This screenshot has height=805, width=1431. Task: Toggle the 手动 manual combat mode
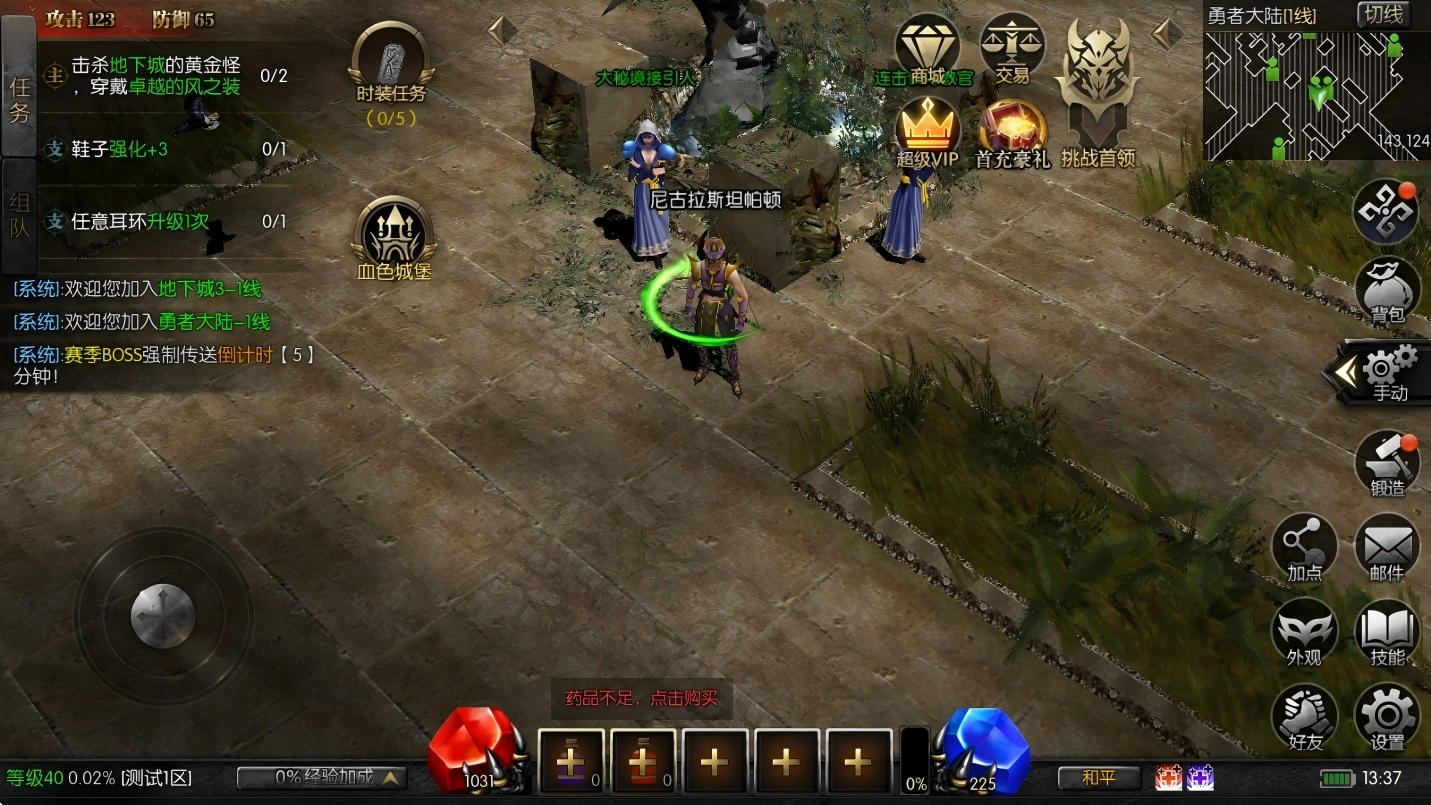(1387, 372)
